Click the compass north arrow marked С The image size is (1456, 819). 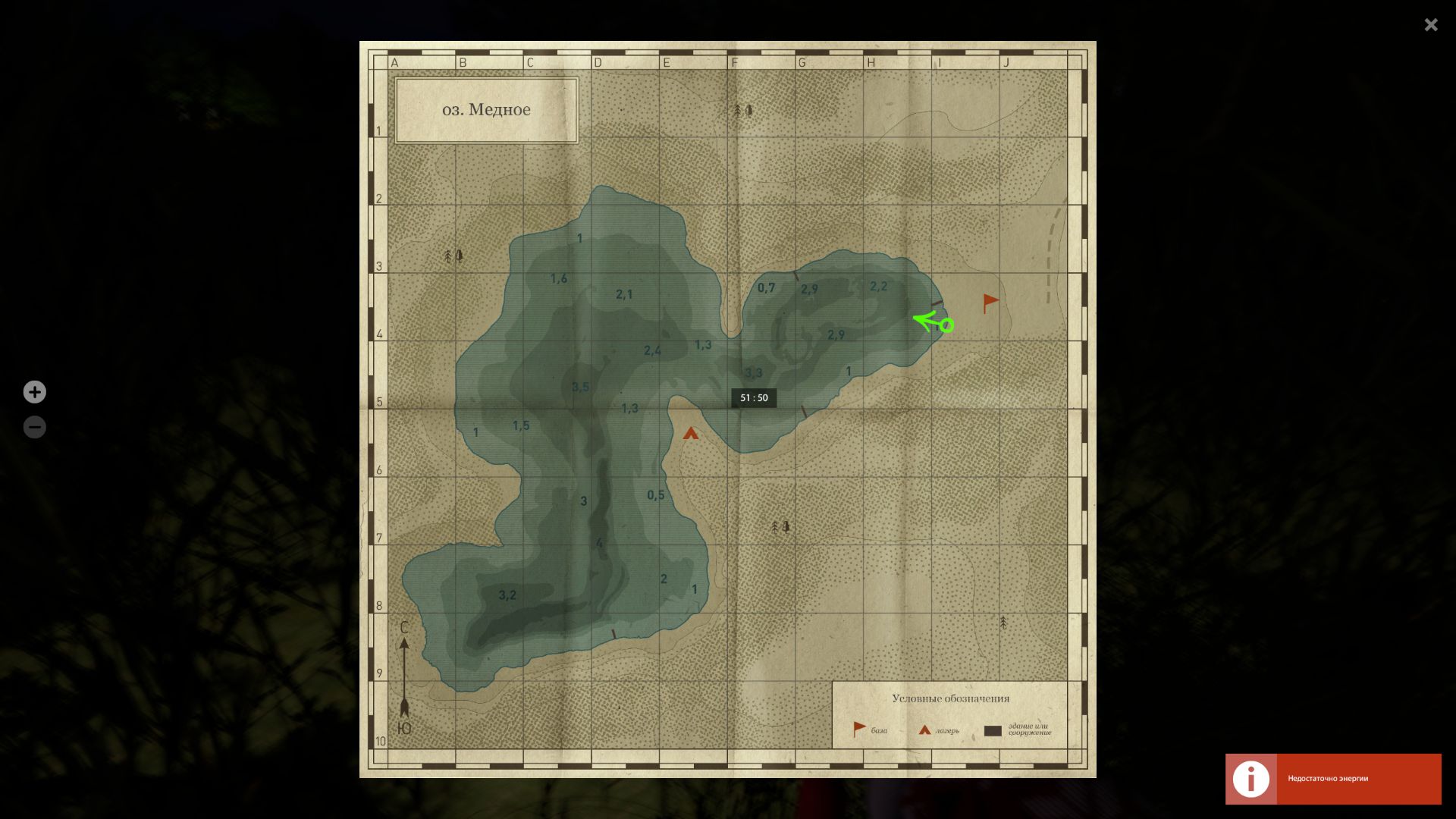tap(405, 645)
